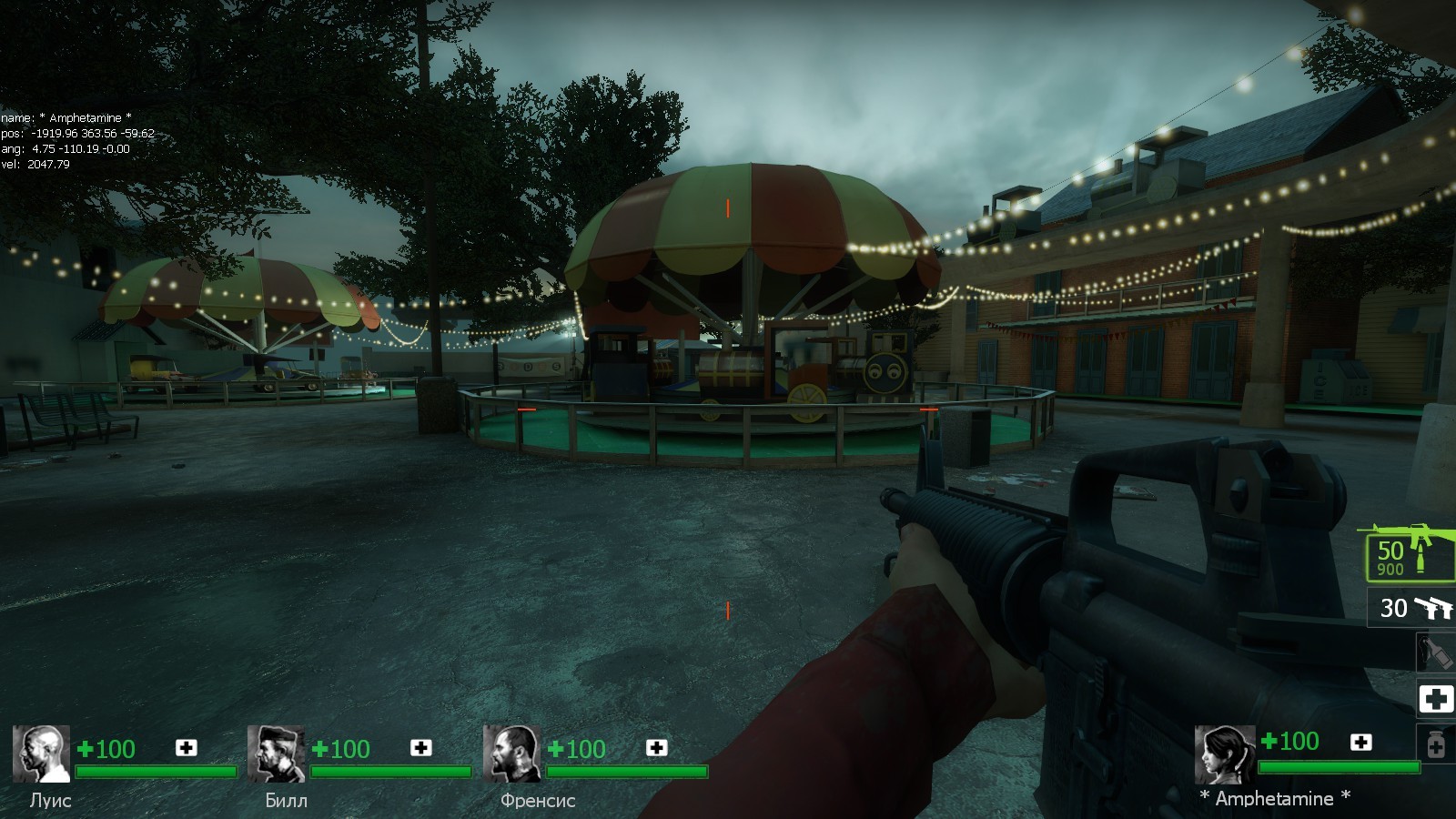Click Билл's teammate portrait
The image size is (1456, 819).
pyautogui.click(x=276, y=753)
